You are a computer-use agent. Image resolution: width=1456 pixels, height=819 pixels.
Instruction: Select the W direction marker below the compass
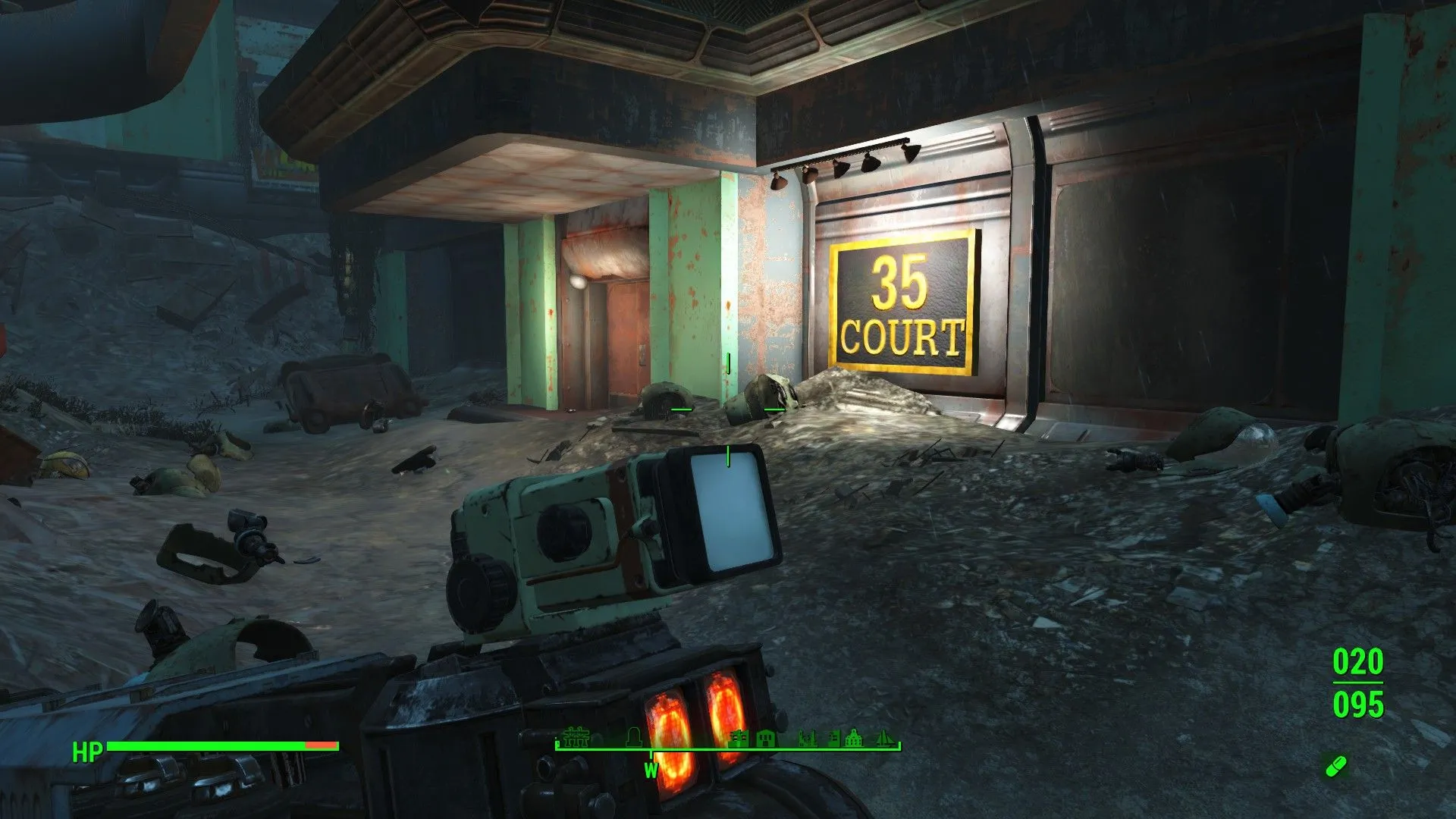(651, 769)
